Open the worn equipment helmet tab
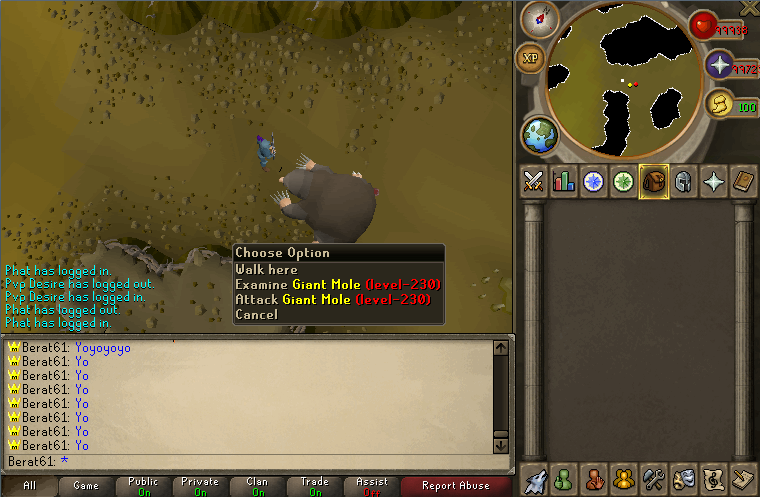760x497 pixels. point(683,181)
